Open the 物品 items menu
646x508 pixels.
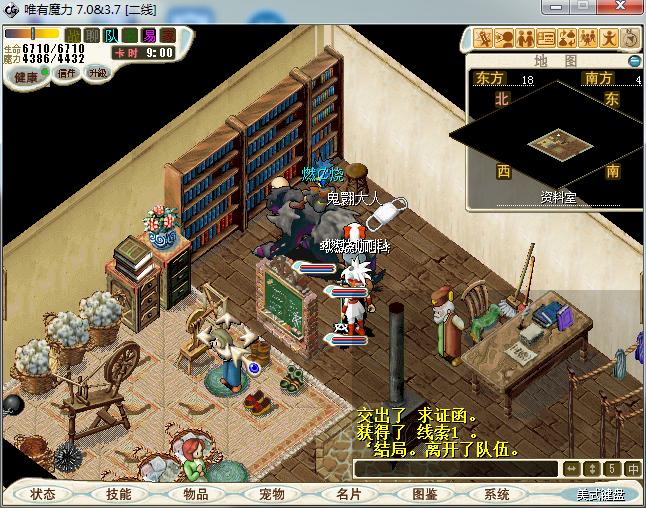click(196, 494)
